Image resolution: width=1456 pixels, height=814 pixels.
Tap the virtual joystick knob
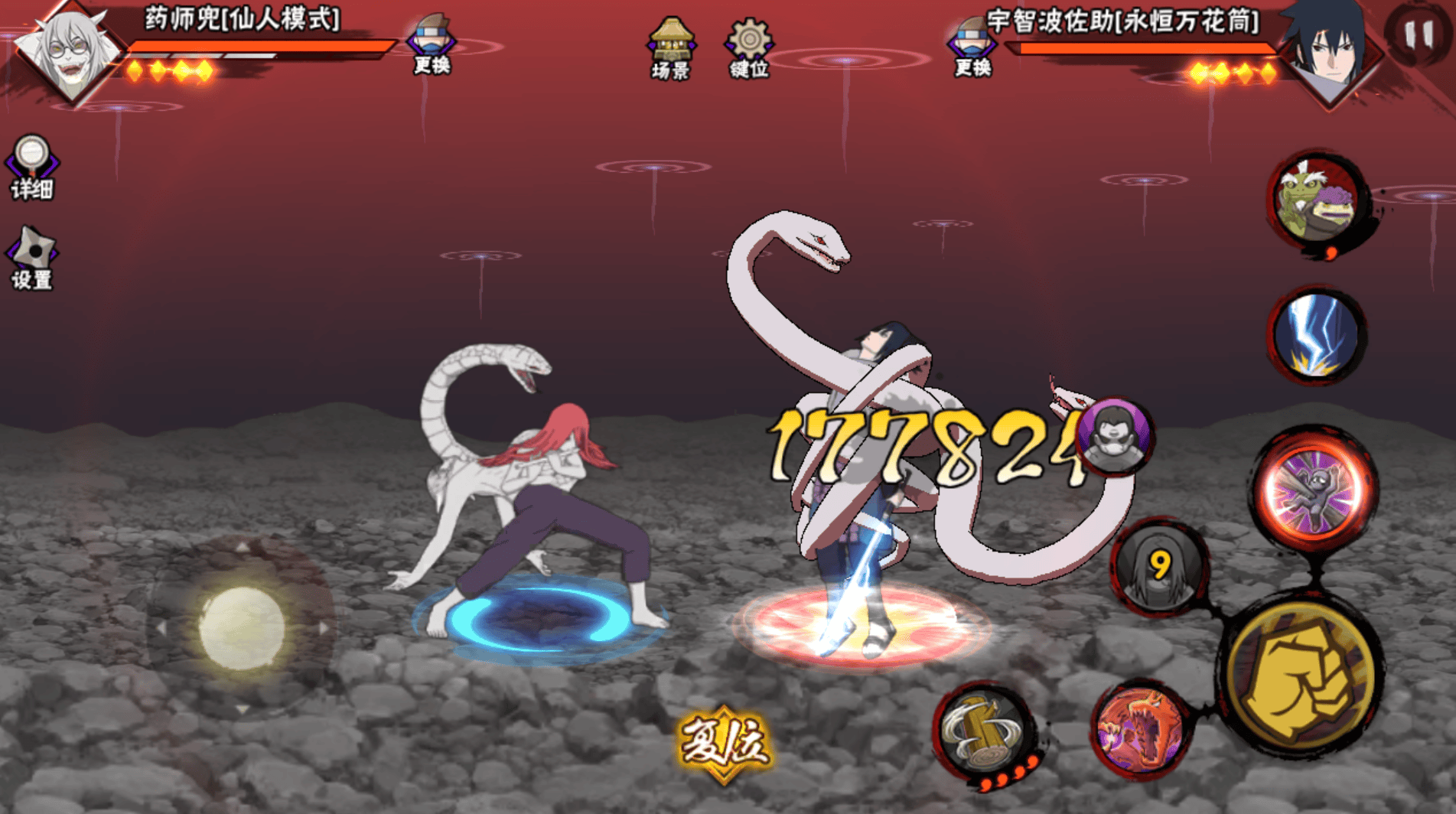[x=242, y=628]
